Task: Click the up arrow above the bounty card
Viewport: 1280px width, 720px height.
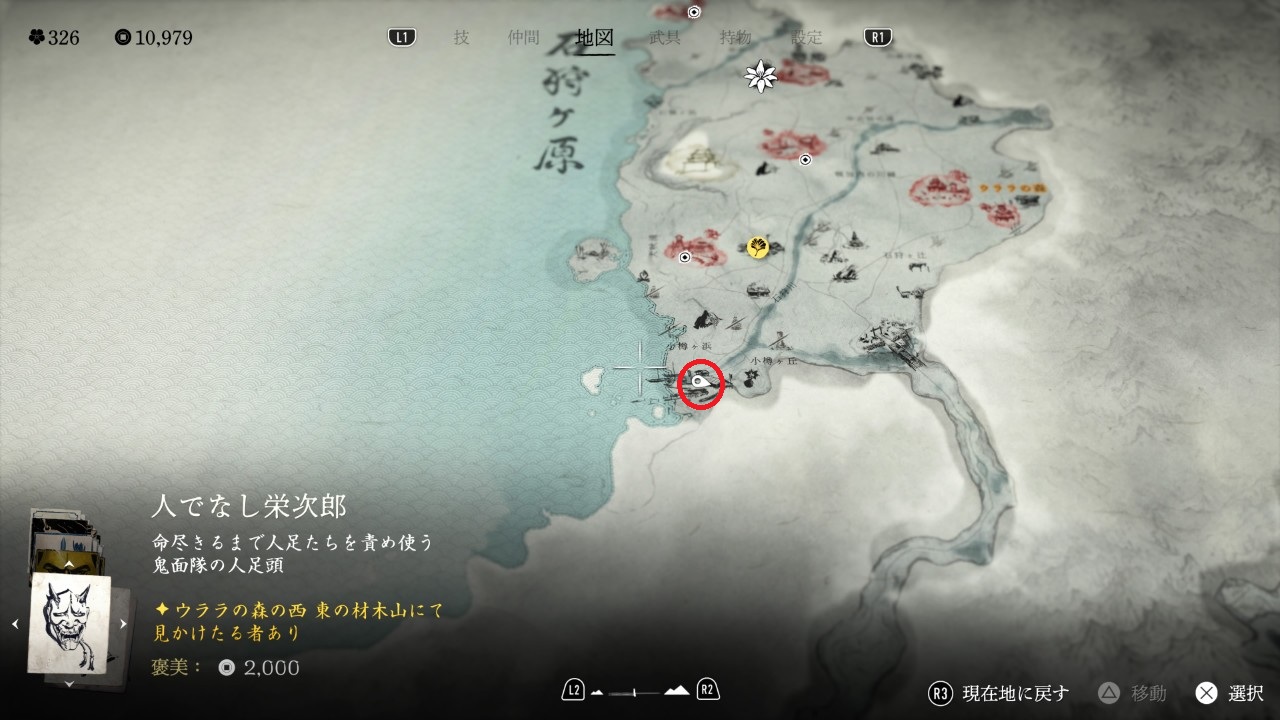Action: tap(69, 564)
